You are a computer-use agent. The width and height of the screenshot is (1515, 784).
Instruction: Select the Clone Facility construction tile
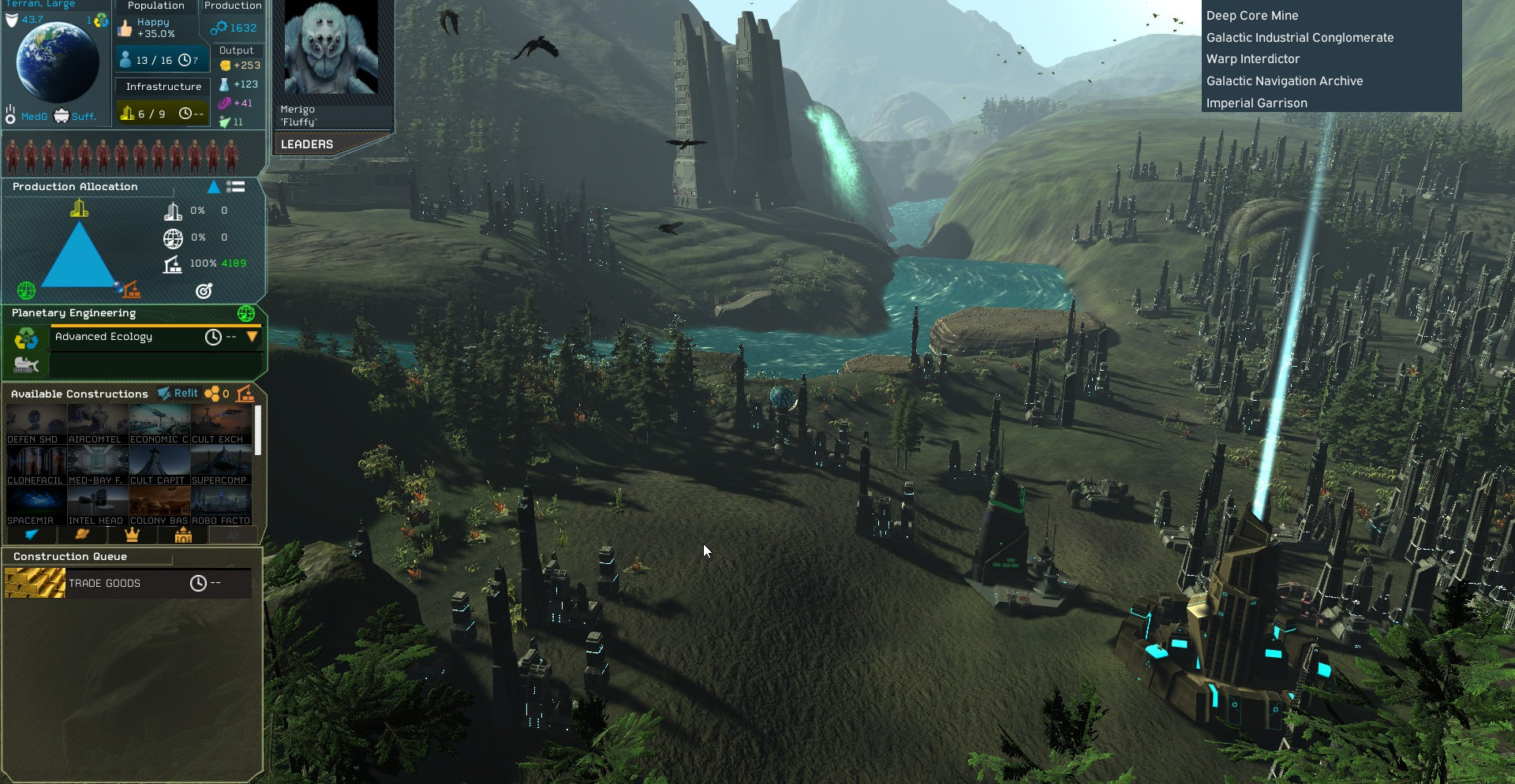[36, 465]
